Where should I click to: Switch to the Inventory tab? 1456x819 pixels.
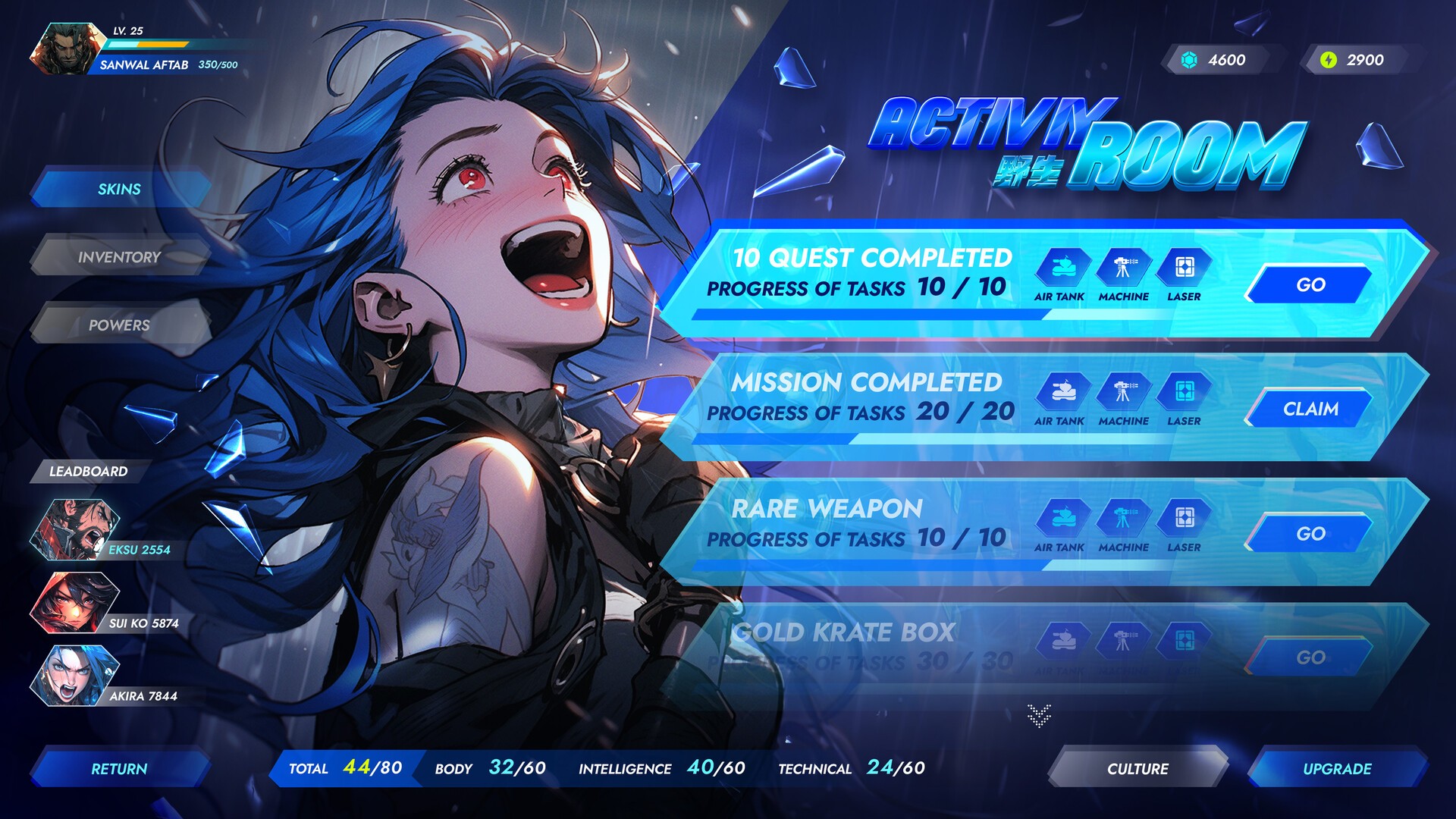(x=119, y=258)
